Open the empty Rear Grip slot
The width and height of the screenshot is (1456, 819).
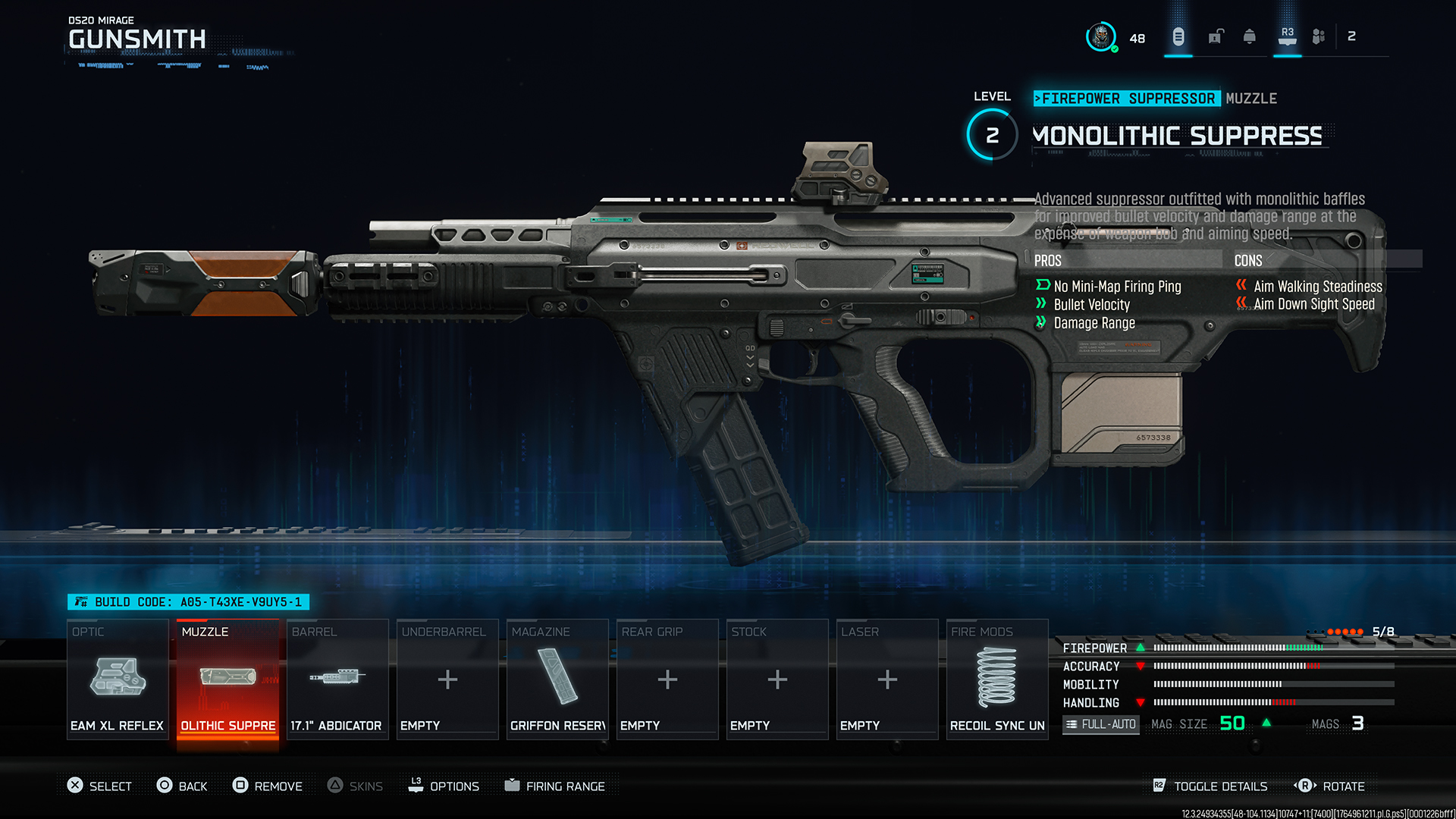667,679
